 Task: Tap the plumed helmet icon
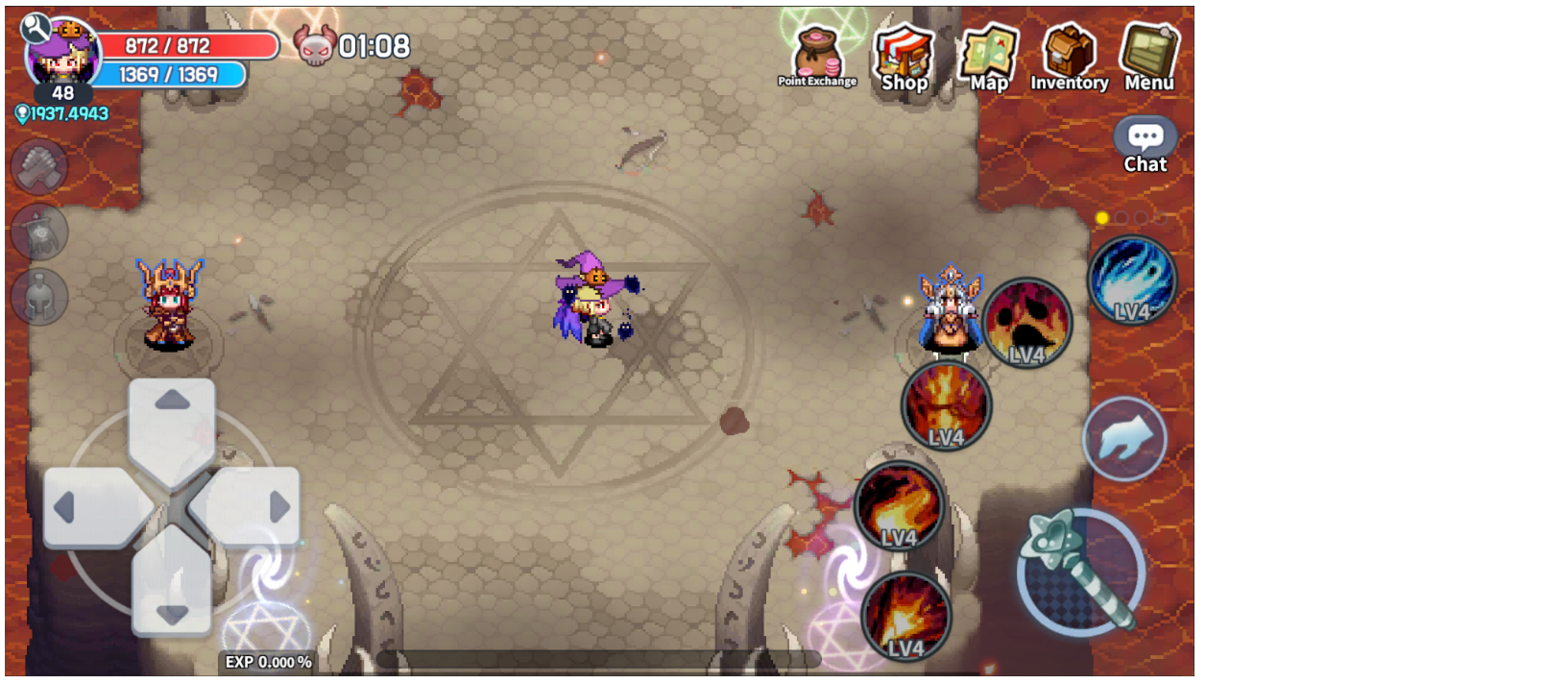pyautogui.click(x=39, y=296)
